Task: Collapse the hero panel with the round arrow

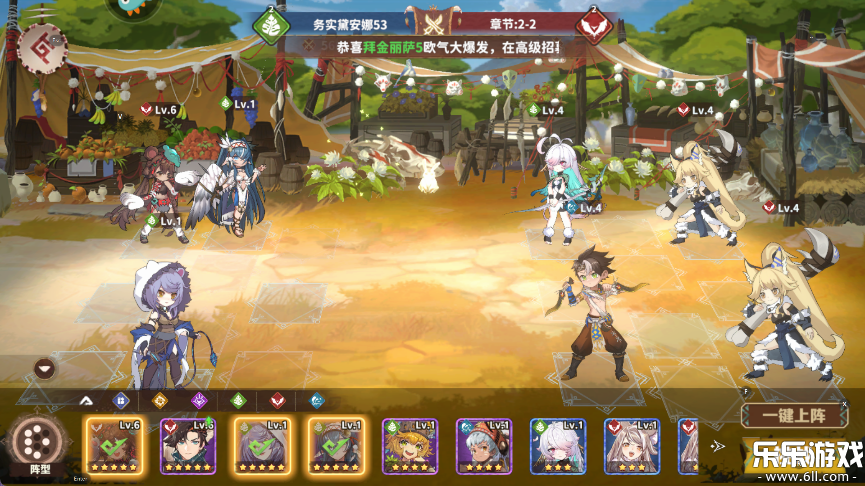Action: click(x=44, y=369)
